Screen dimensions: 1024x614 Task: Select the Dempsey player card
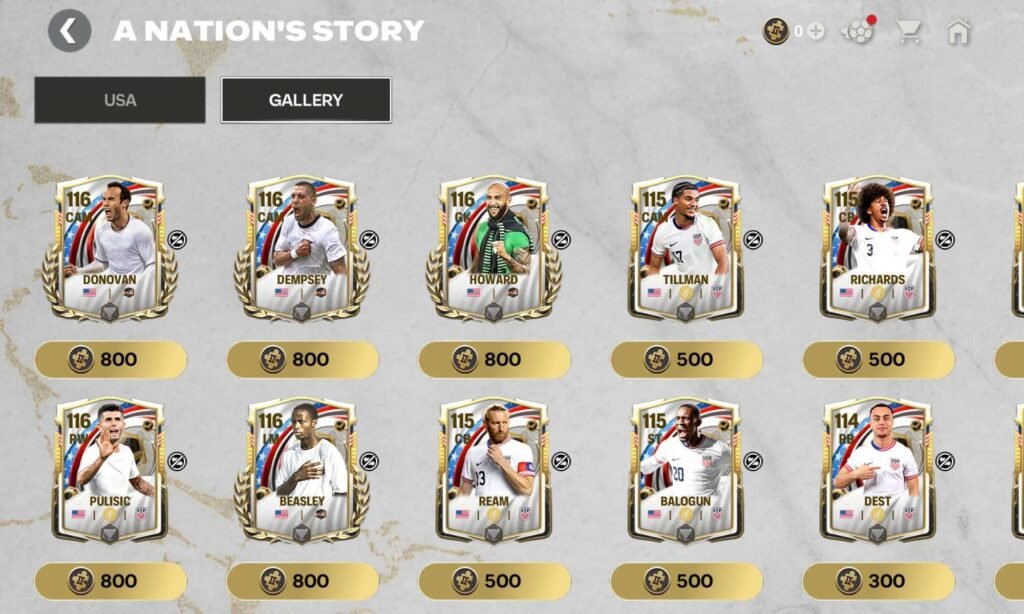tap(302, 248)
